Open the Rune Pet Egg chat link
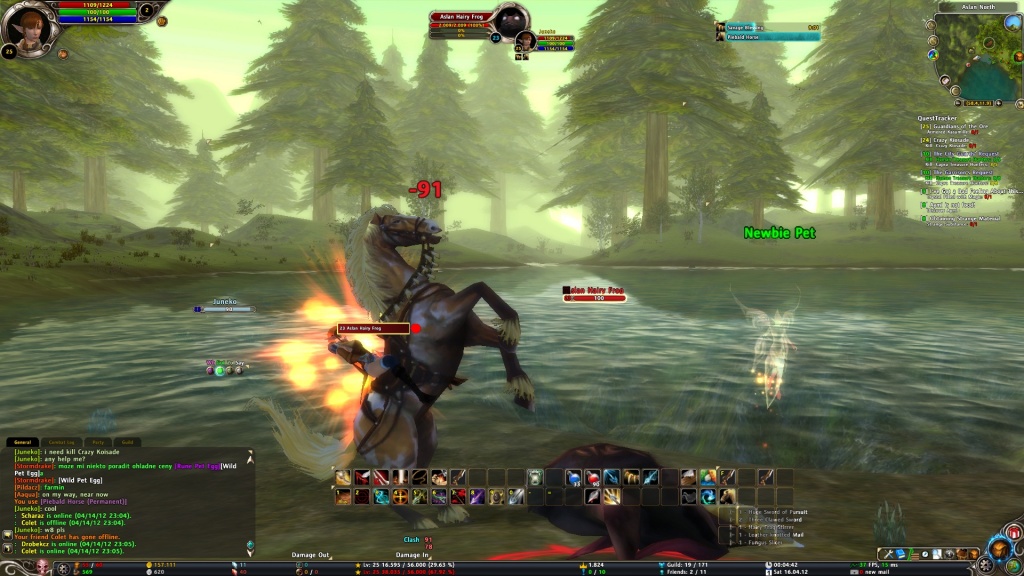 [195, 465]
